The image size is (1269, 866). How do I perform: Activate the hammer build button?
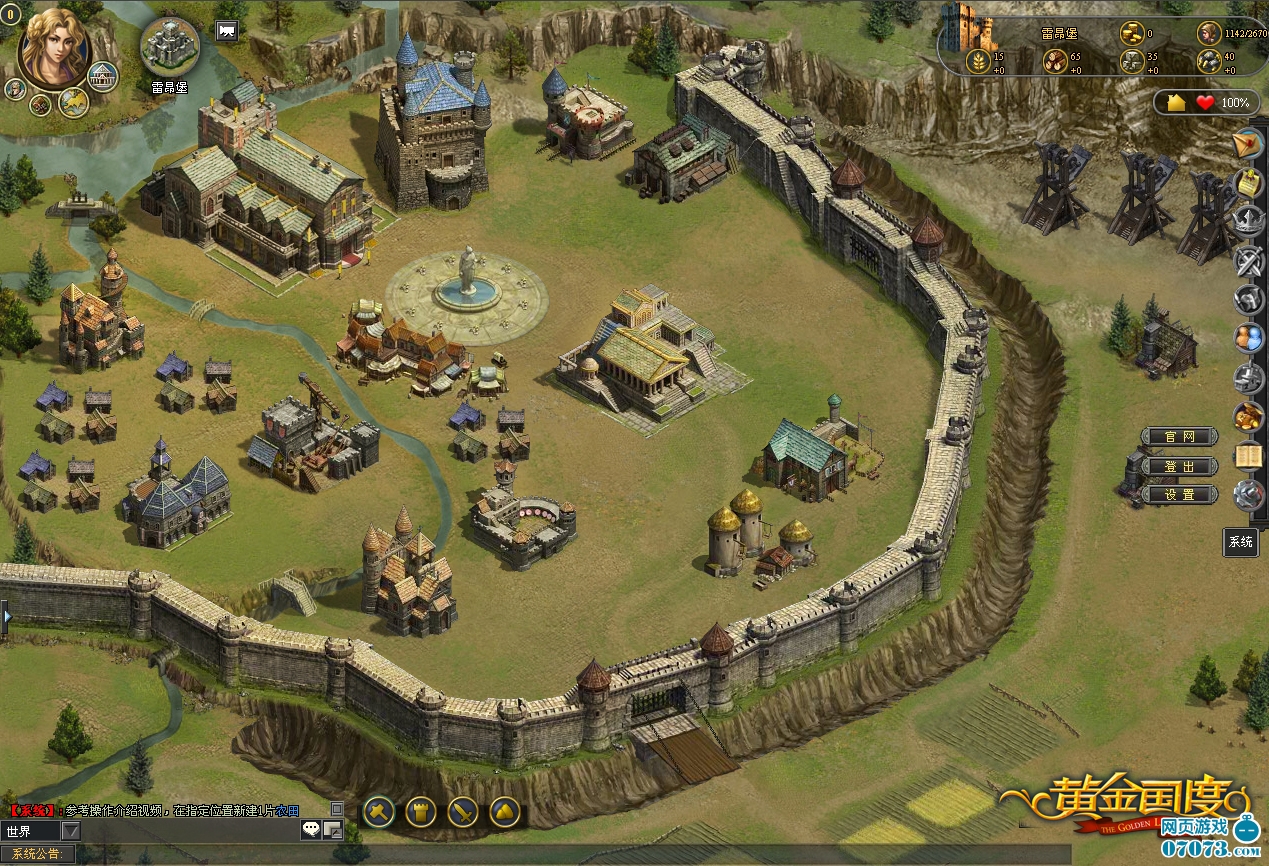tap(378, 811)
